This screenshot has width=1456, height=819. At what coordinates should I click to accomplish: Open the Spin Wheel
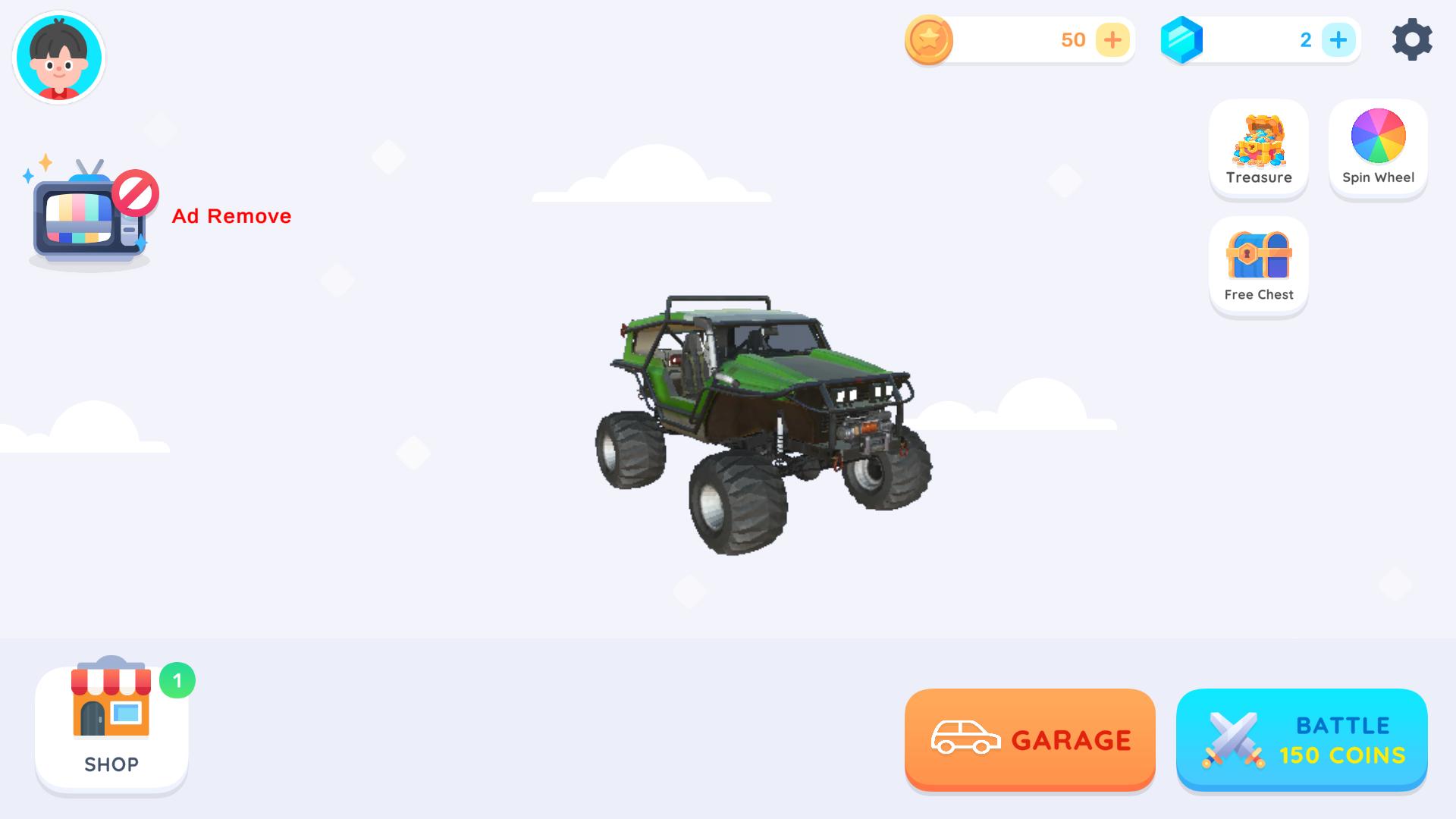point(1378,146)
